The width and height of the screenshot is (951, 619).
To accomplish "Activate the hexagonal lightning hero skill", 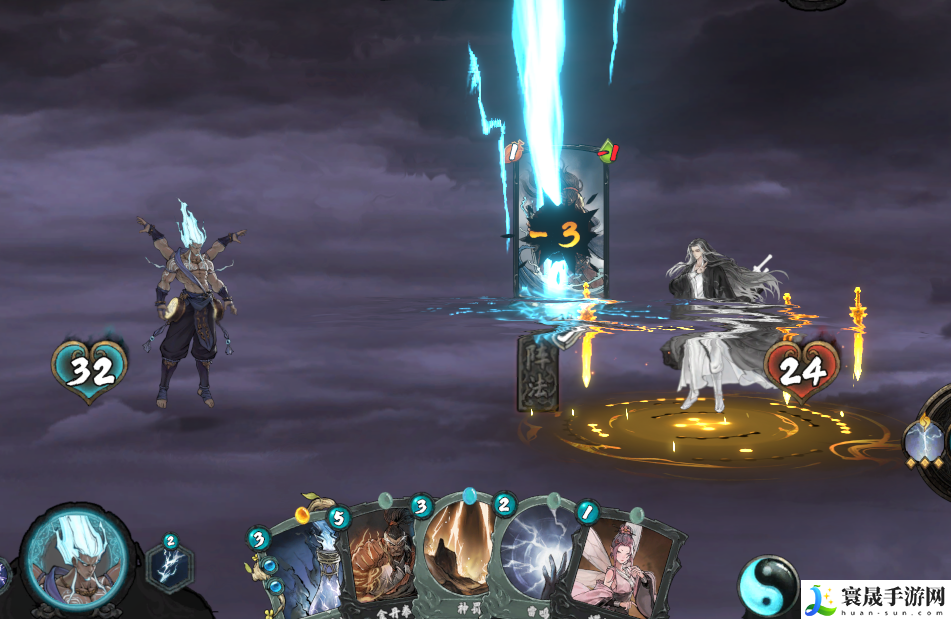I will (x=170, y=565).
